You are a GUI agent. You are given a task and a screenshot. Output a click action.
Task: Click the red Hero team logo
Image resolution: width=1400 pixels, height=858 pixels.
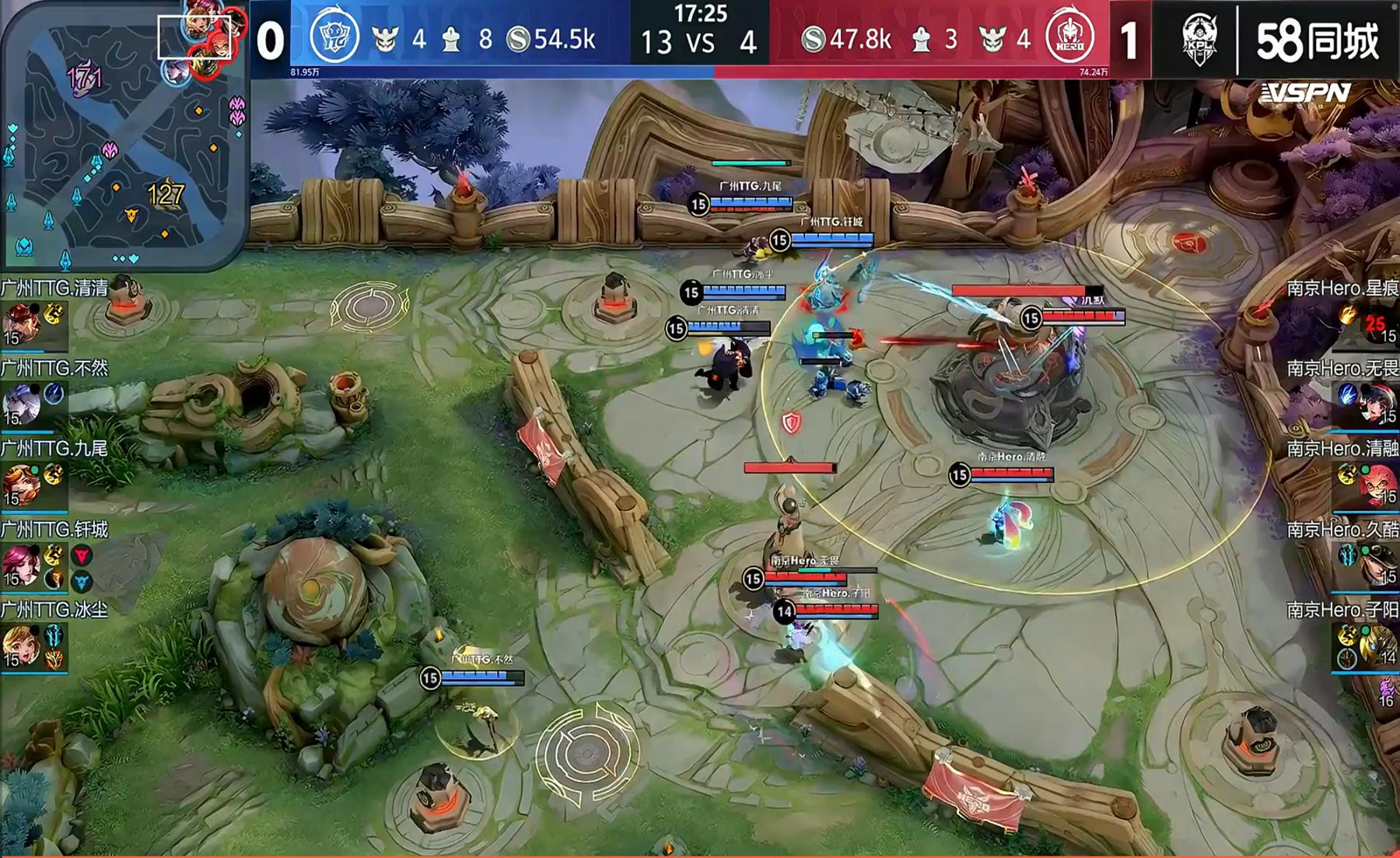tap(1070, 37)
